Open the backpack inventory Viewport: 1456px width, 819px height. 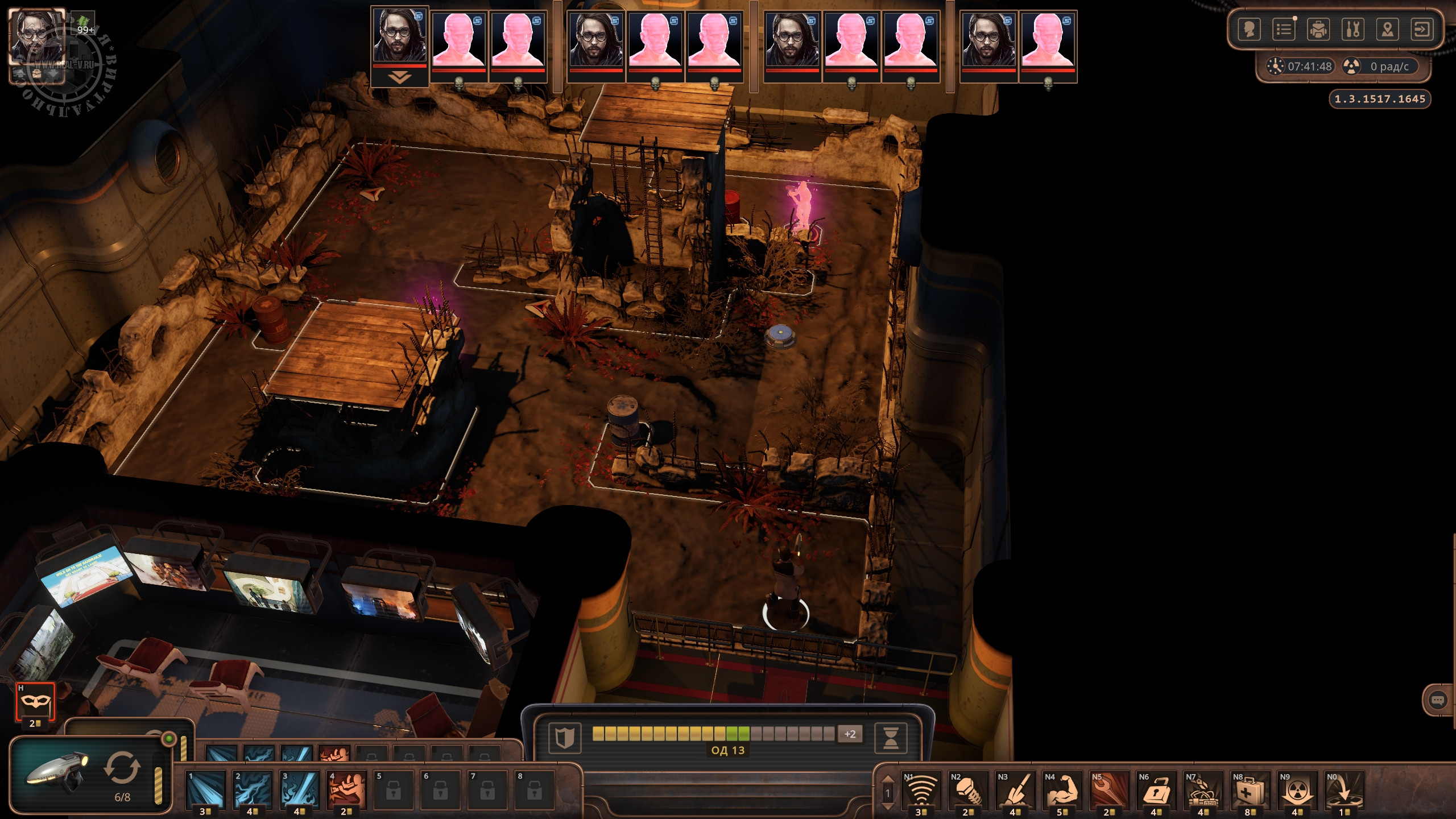(x=1318, y=29)
